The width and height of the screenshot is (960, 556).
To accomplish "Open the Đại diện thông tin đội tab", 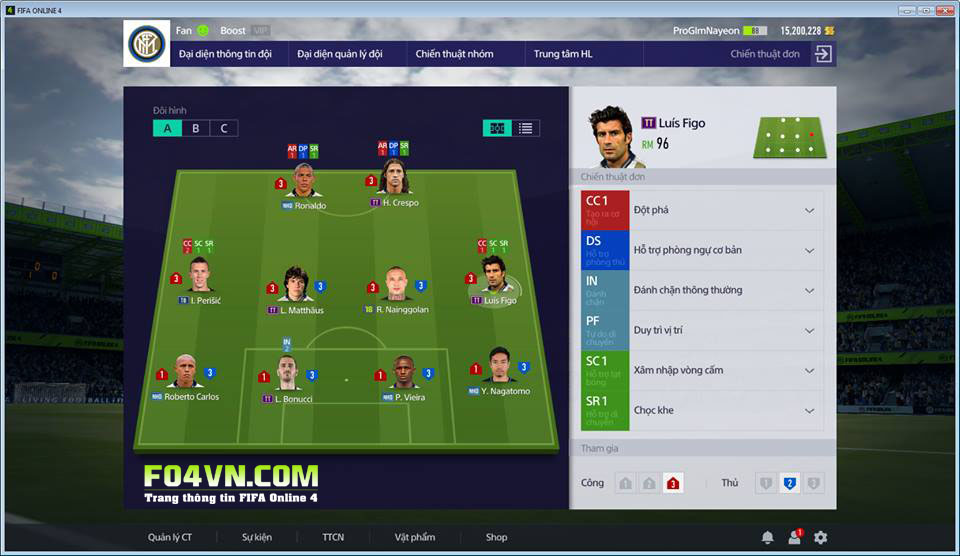I will (224, 54).
